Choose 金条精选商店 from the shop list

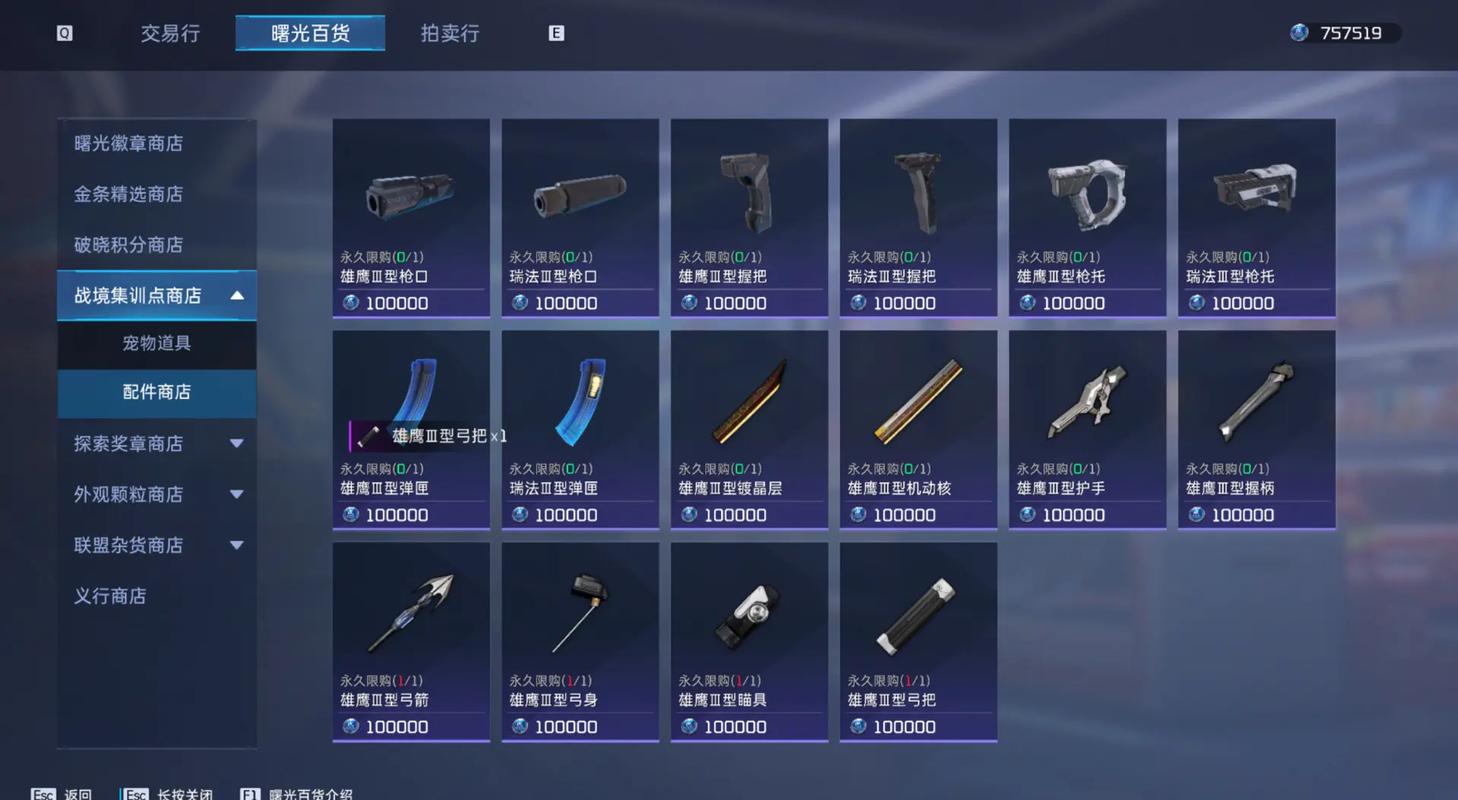[129, 194]
